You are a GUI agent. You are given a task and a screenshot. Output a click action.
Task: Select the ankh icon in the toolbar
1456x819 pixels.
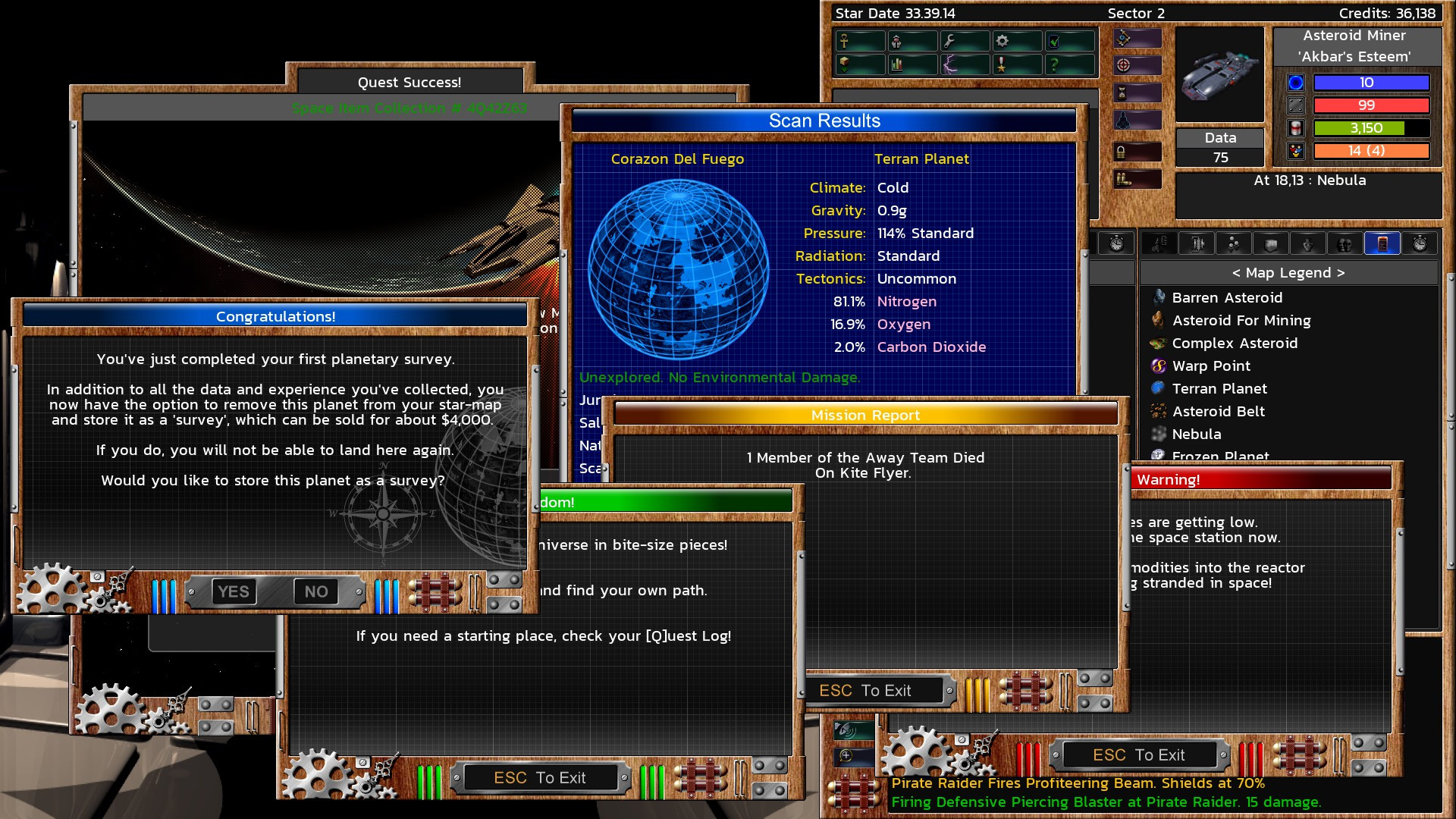point(846,42)
